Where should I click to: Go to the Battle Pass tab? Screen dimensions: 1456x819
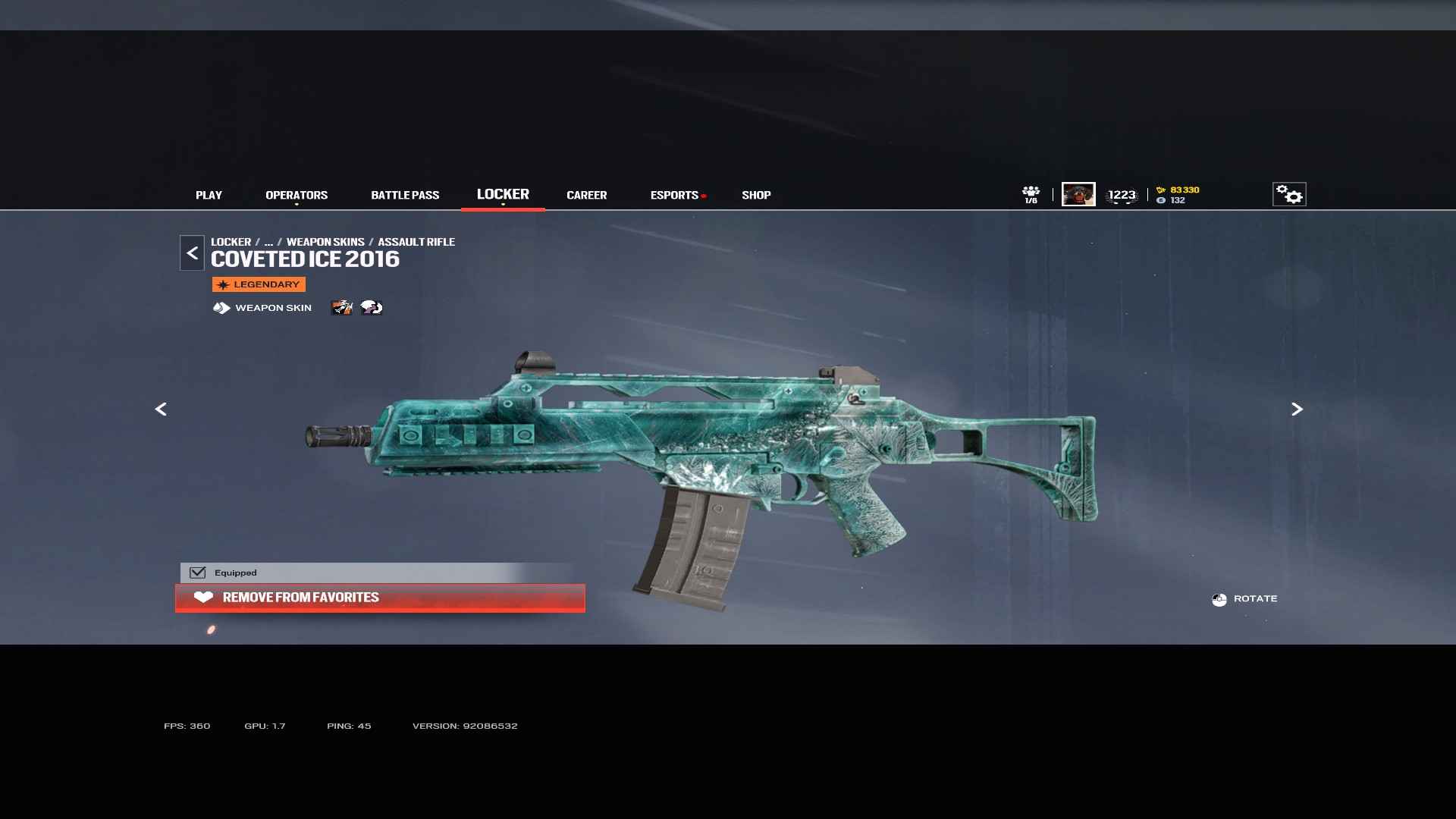point(405,195)
